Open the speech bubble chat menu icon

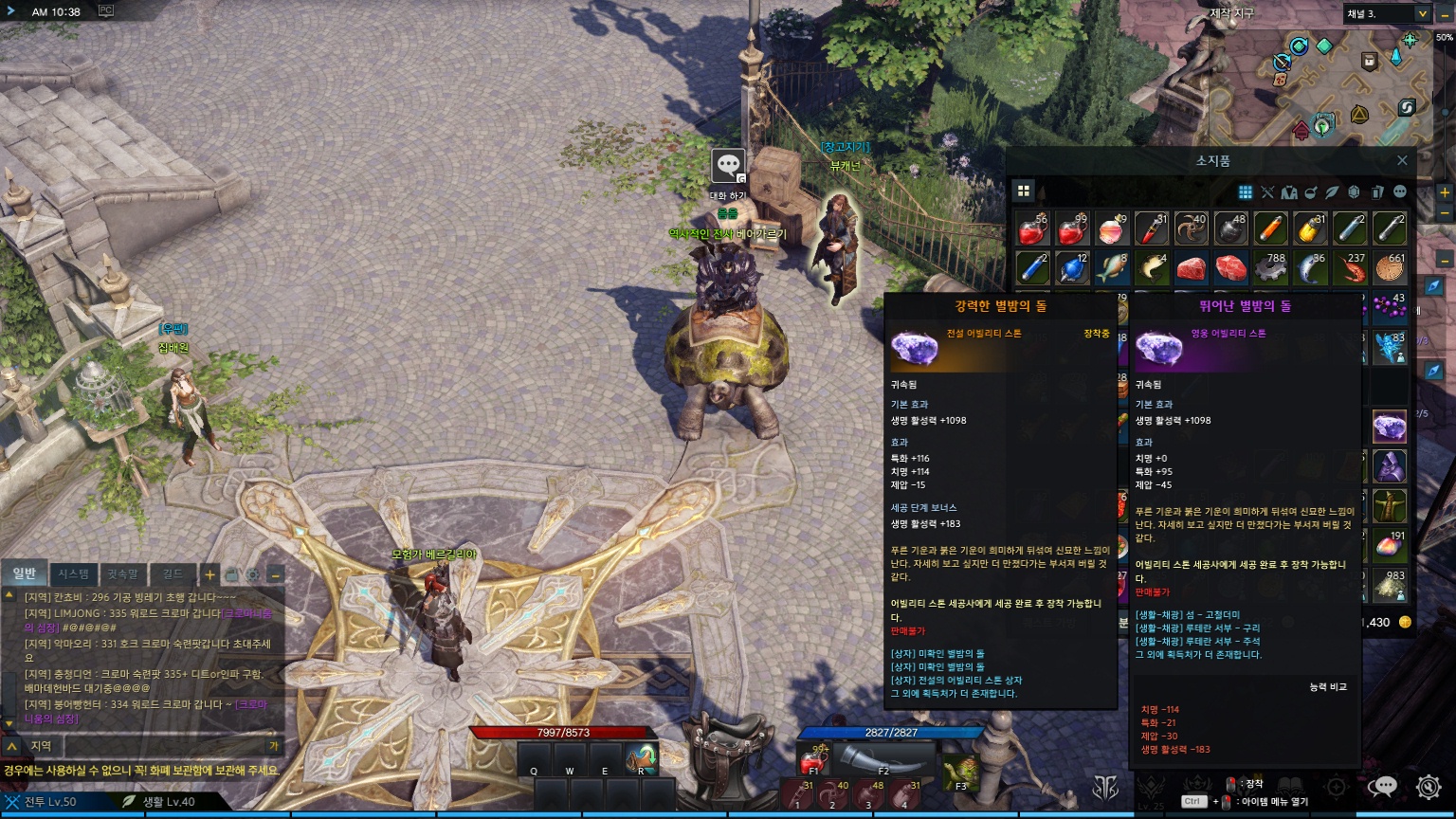(1385, 787)
